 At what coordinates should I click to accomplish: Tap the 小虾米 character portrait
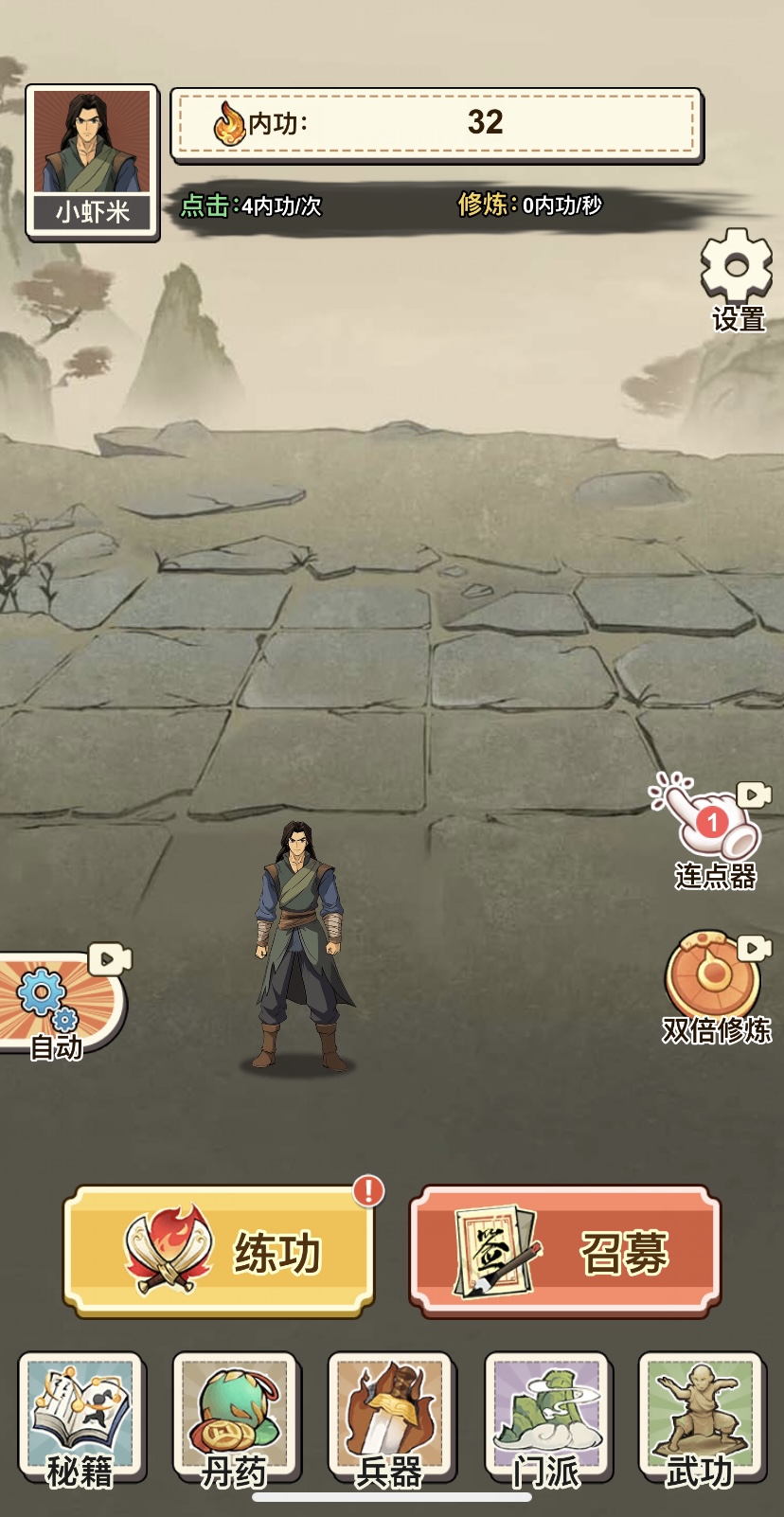(92, 161)
